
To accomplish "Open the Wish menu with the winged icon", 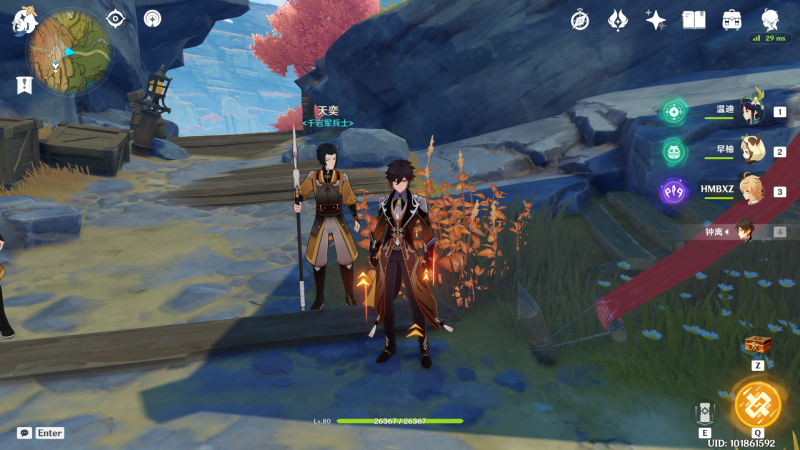I will click(618, 20).
